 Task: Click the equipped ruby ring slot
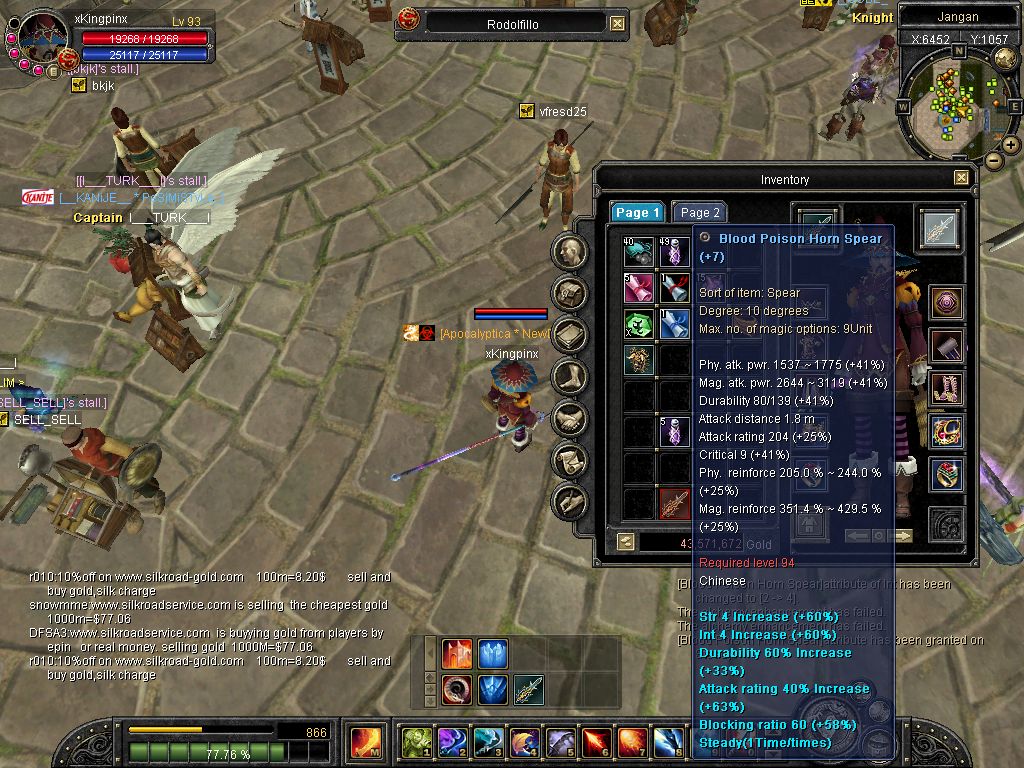click(946, 473)
